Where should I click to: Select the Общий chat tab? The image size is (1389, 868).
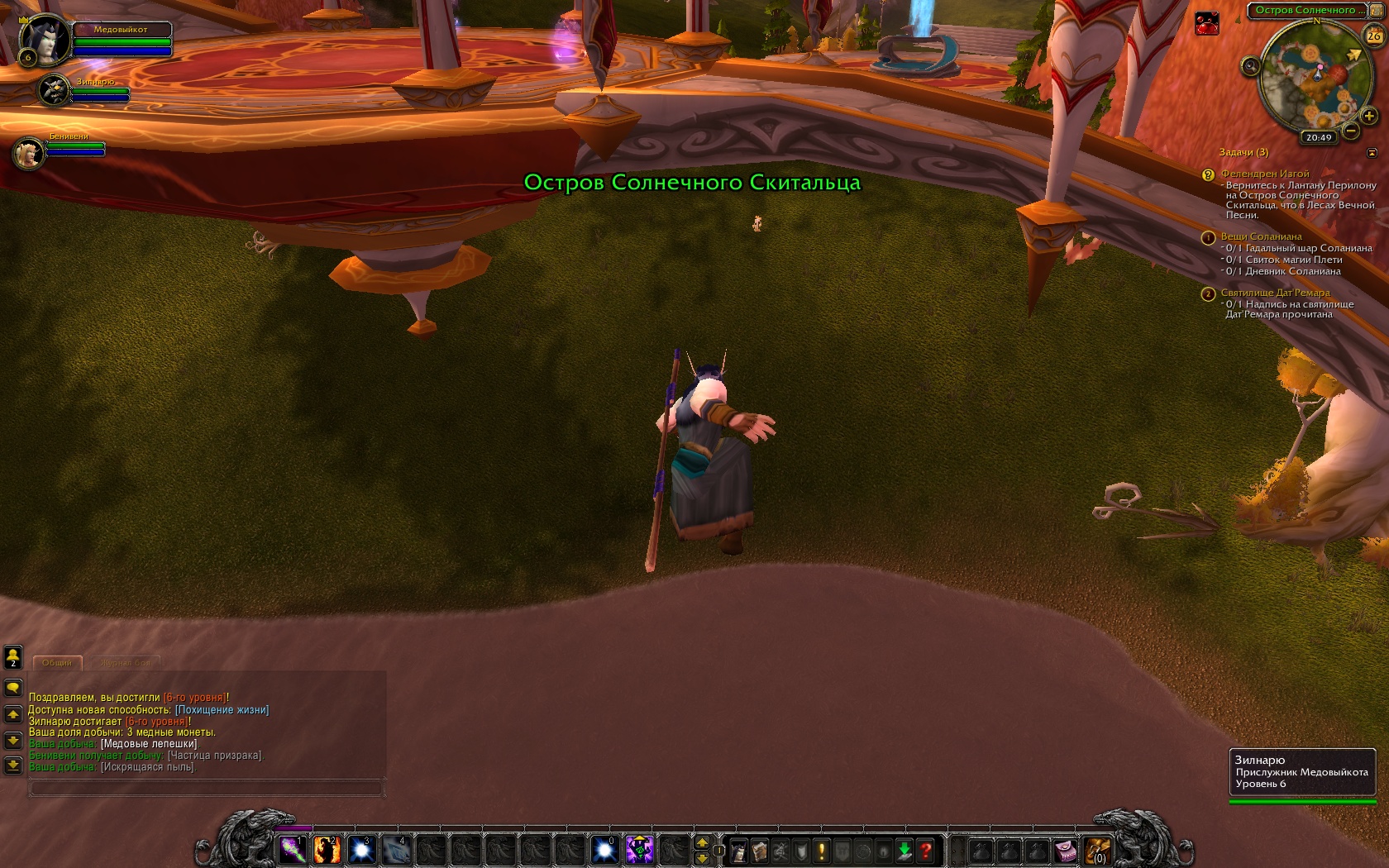57,663
